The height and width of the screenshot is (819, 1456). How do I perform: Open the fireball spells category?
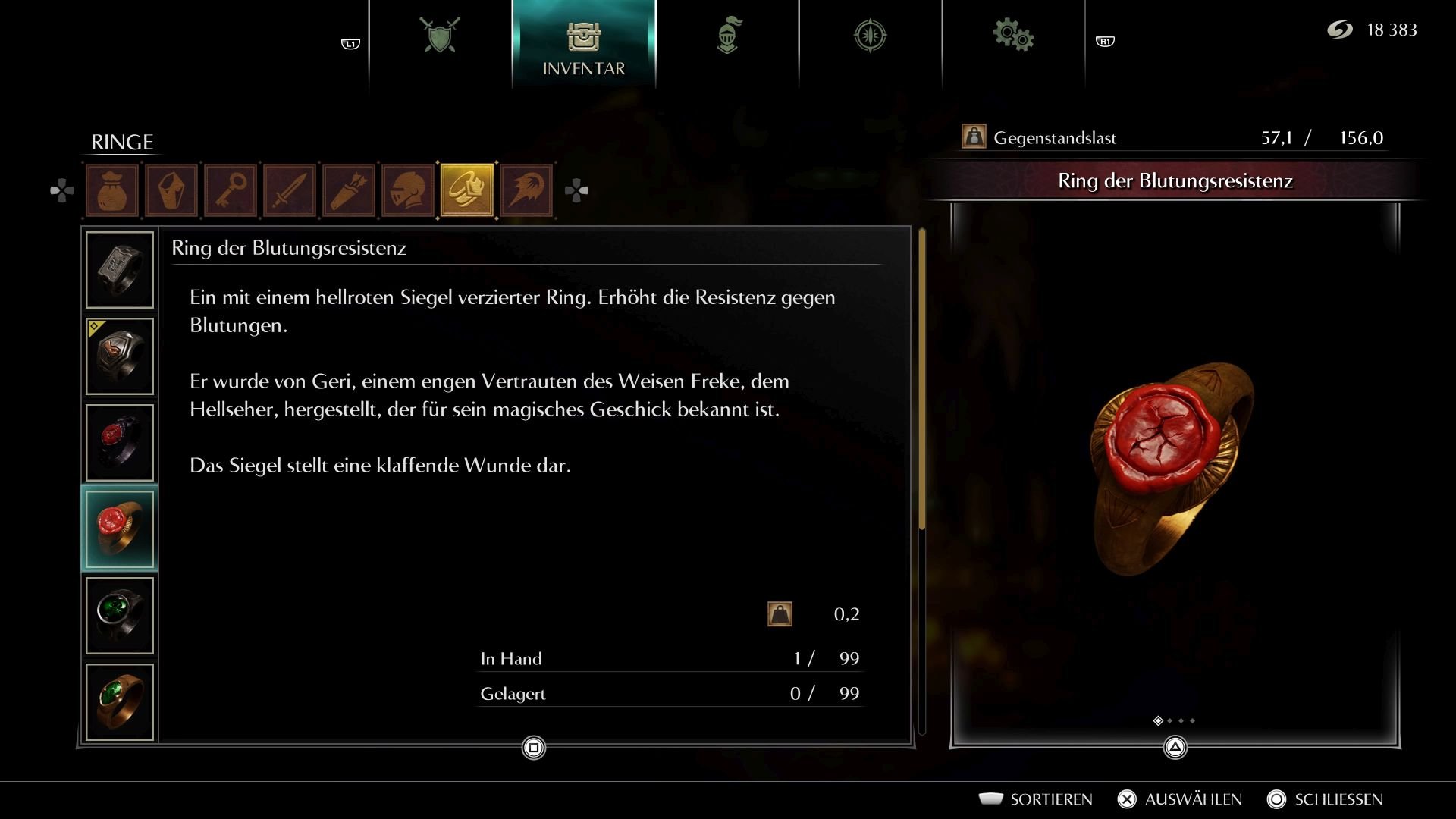(x=526, y=190)
